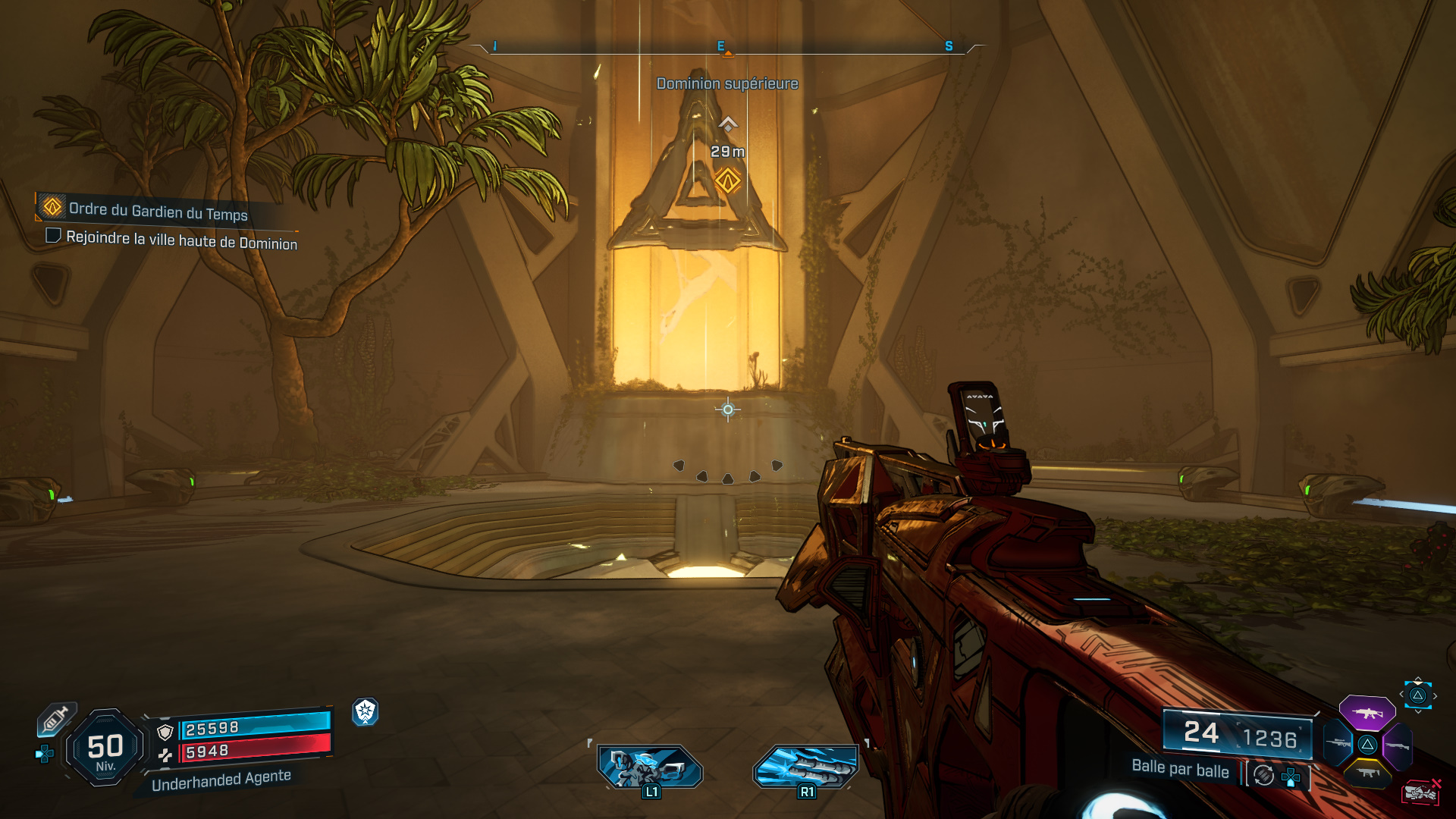
Task: Click the quest title 'Ordre du Gardien du Temps'
Action: coord(159,214)
